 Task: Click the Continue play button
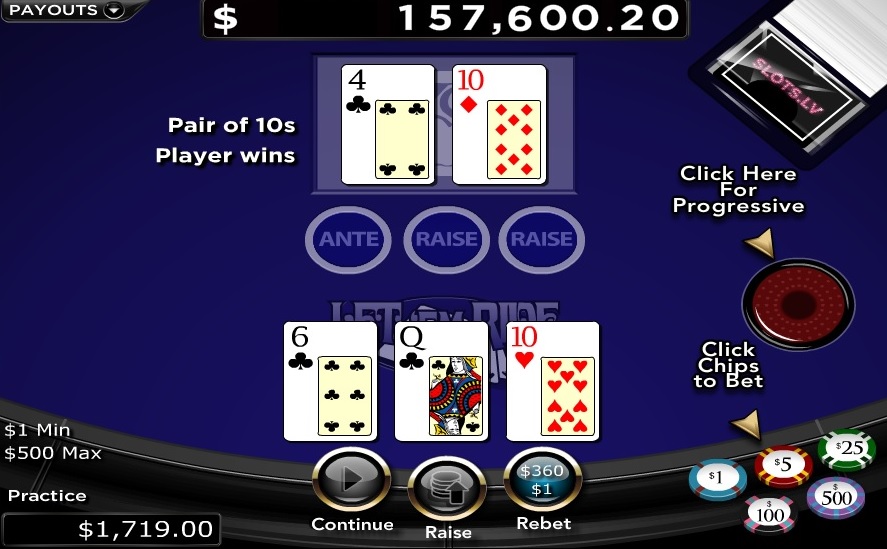point(352,481)
